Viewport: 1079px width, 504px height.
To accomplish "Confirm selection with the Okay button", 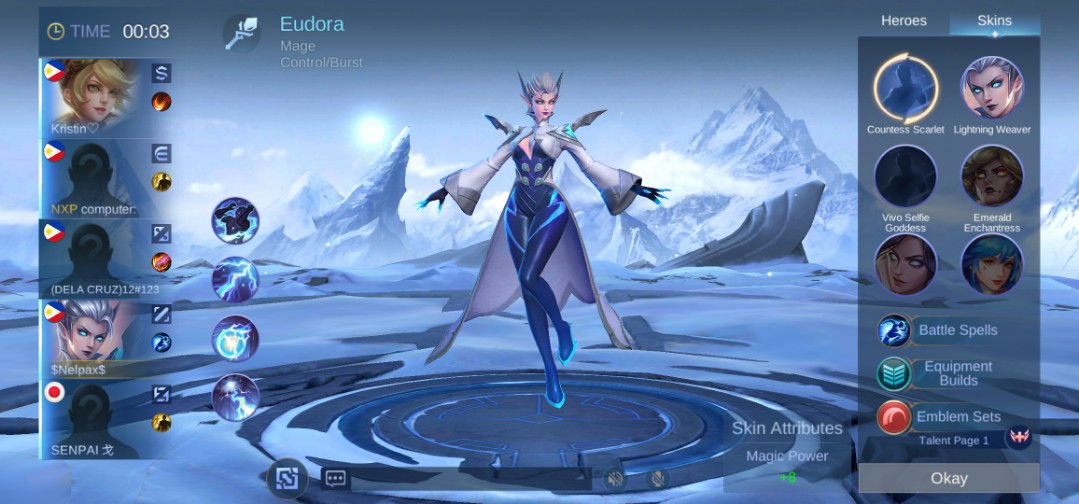I will pyautogui.click(x=948, y=478).
